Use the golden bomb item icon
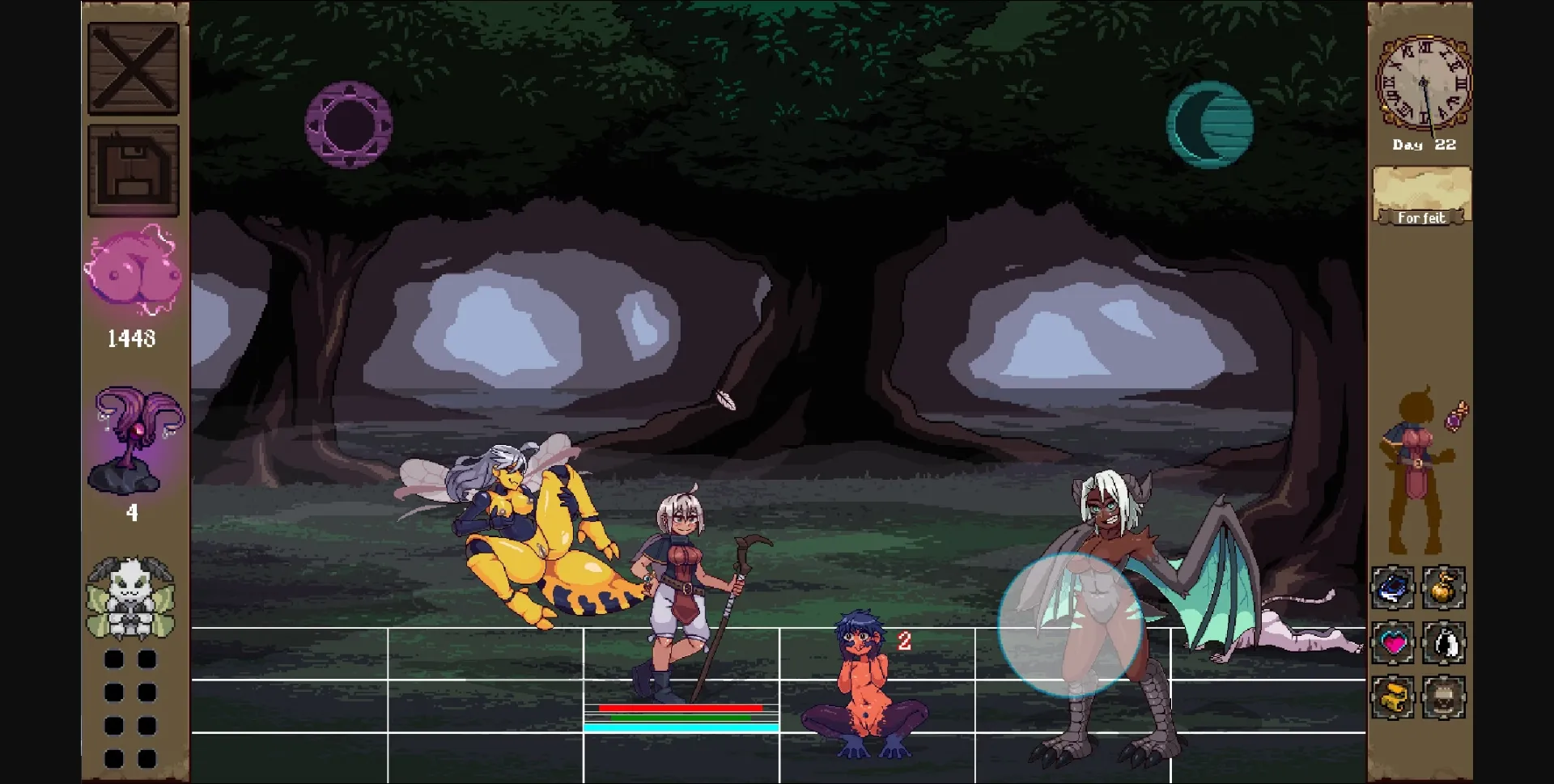1554x784 pixels. coord(1446,587)
